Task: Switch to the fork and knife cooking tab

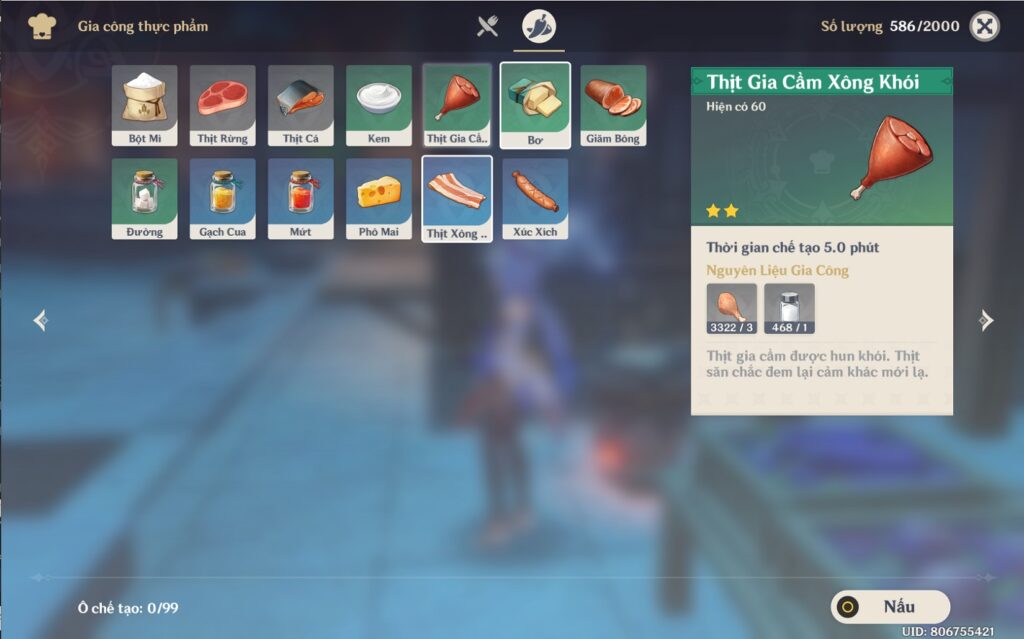Action: point(487,27)
